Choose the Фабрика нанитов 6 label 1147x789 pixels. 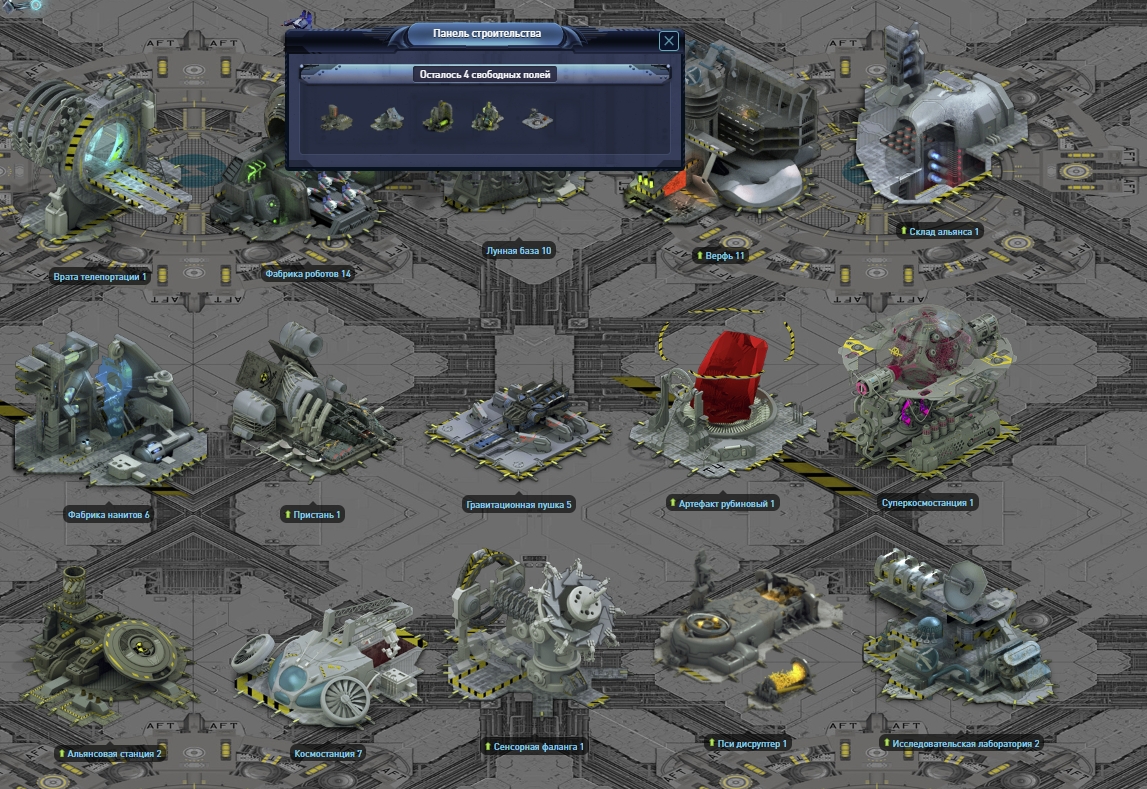[x=108, y=515]
